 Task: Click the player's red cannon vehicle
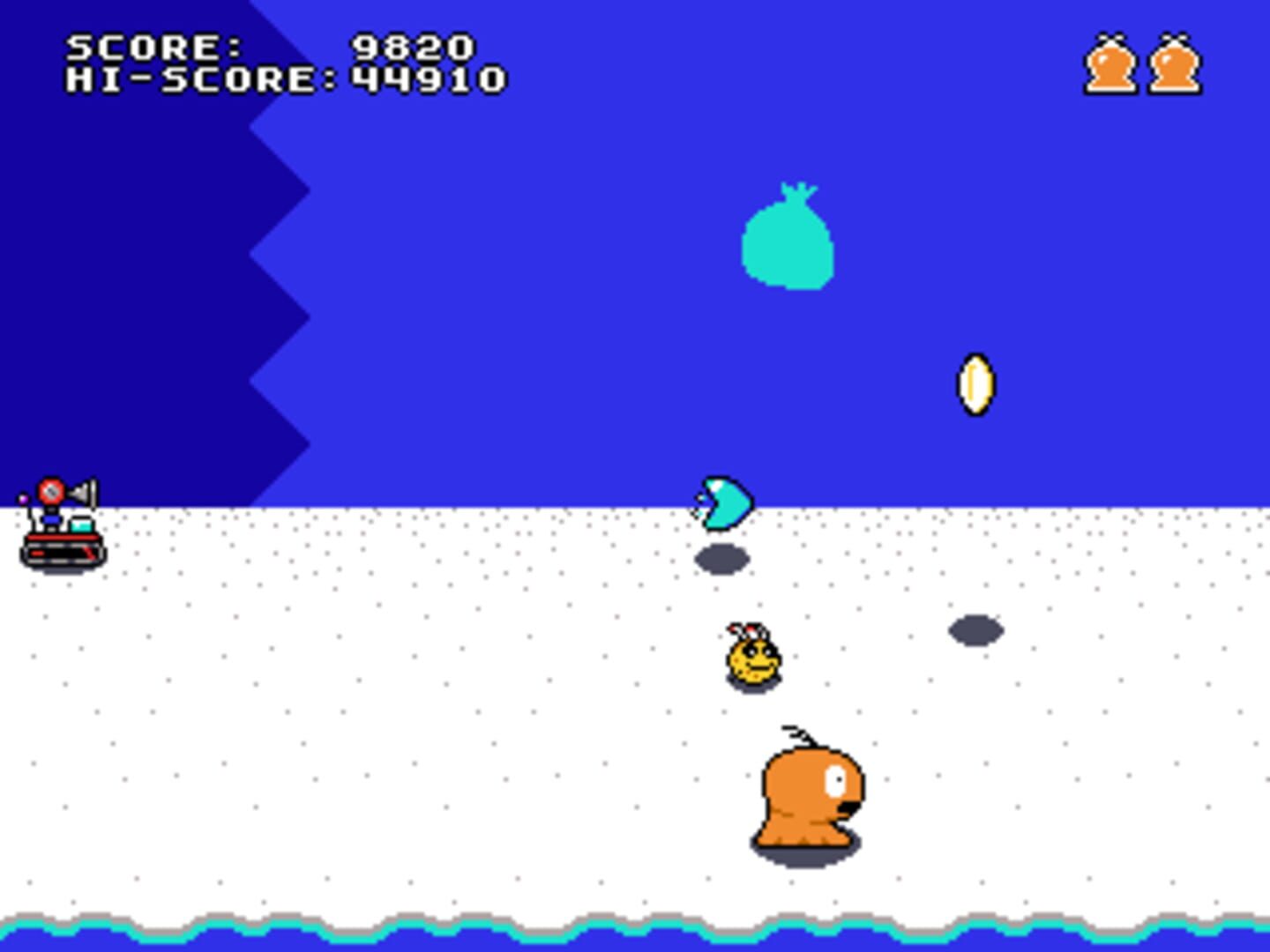click(x=61, y=550)
